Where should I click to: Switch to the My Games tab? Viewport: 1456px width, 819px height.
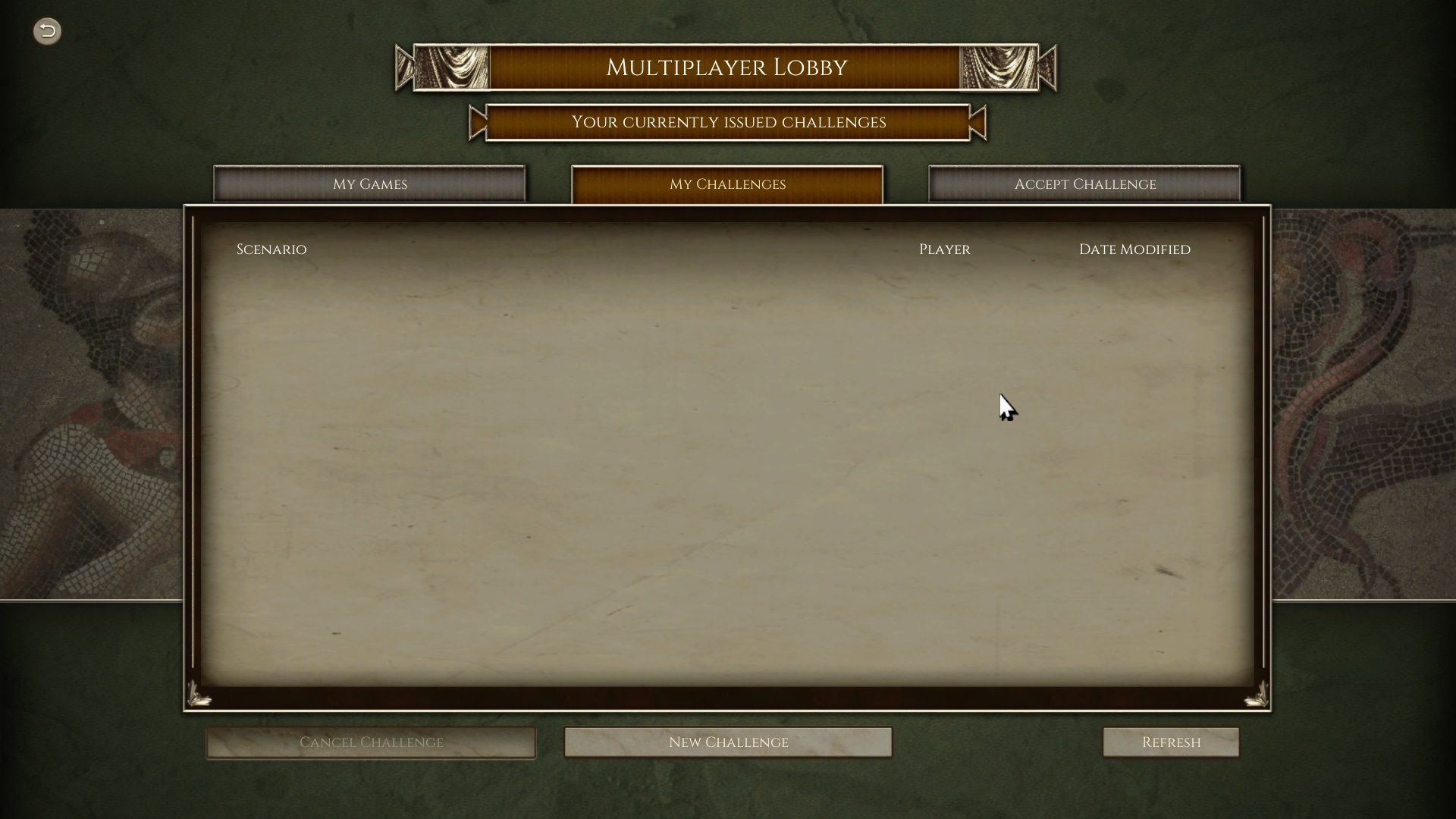(x=370, y=184)
